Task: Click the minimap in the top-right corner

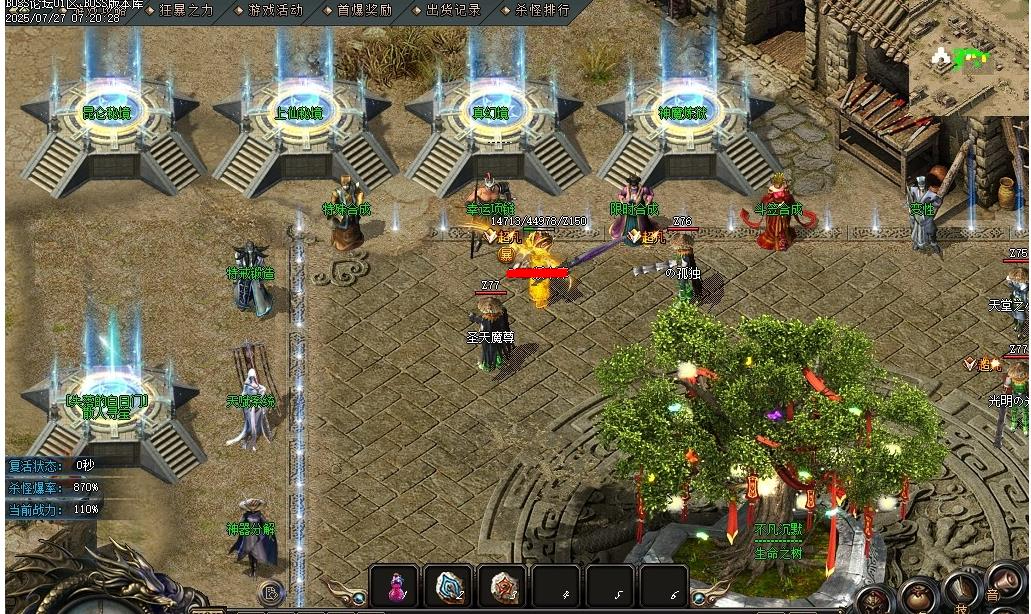Action: point(968,60)
